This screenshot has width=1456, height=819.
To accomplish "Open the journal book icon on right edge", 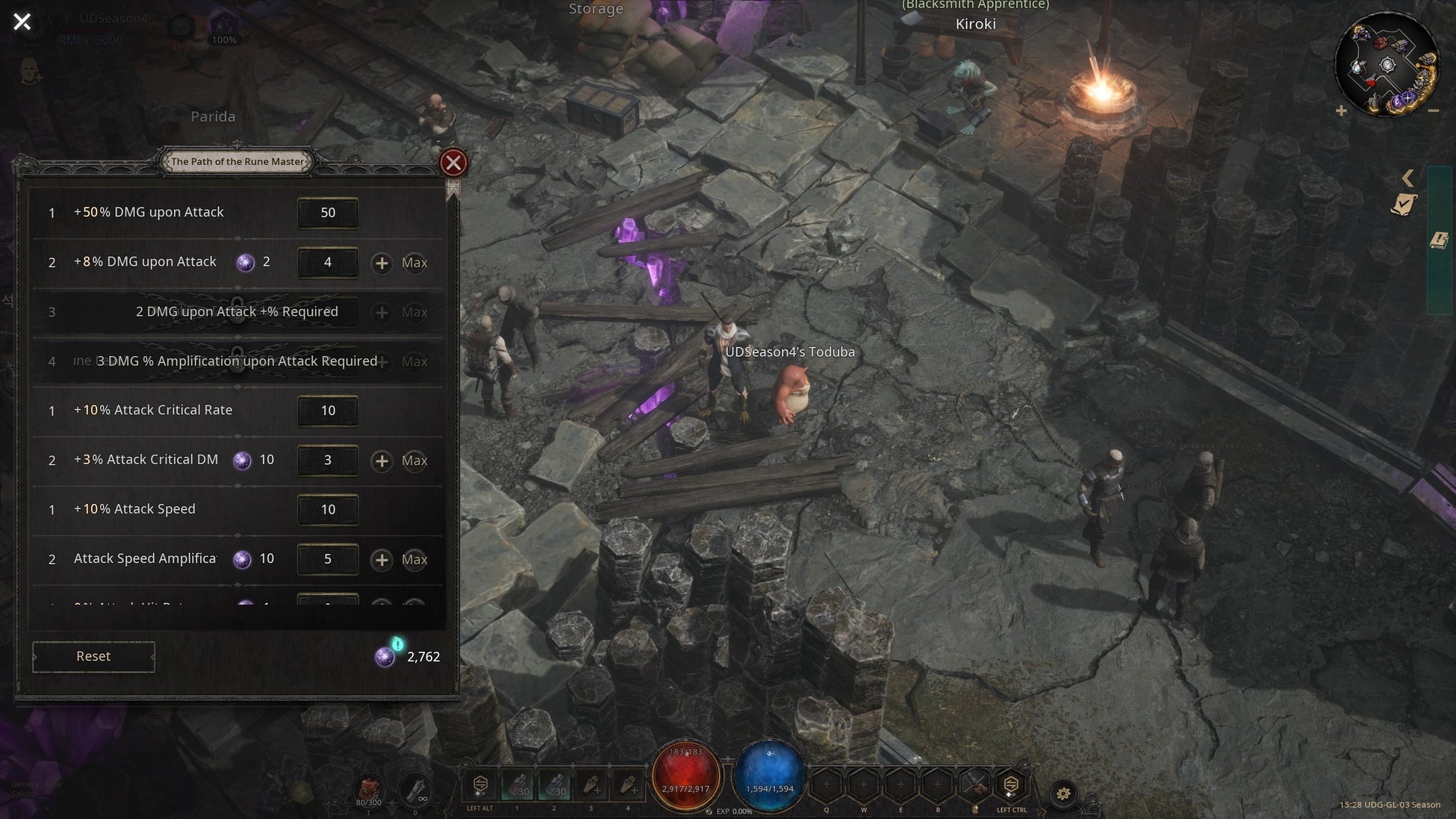I will click(1439, 240).
